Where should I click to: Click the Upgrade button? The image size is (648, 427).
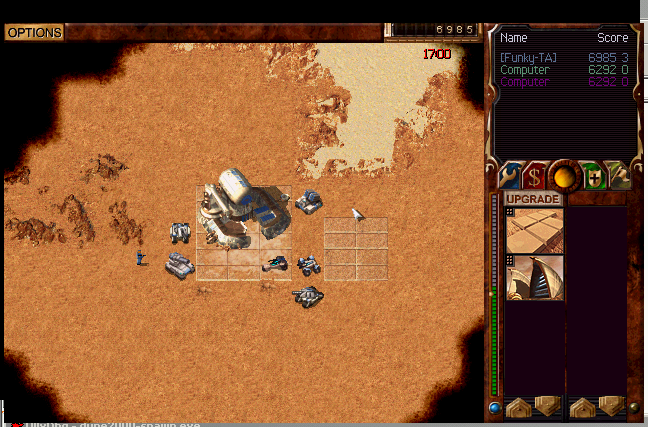click(x=534, y=199)
